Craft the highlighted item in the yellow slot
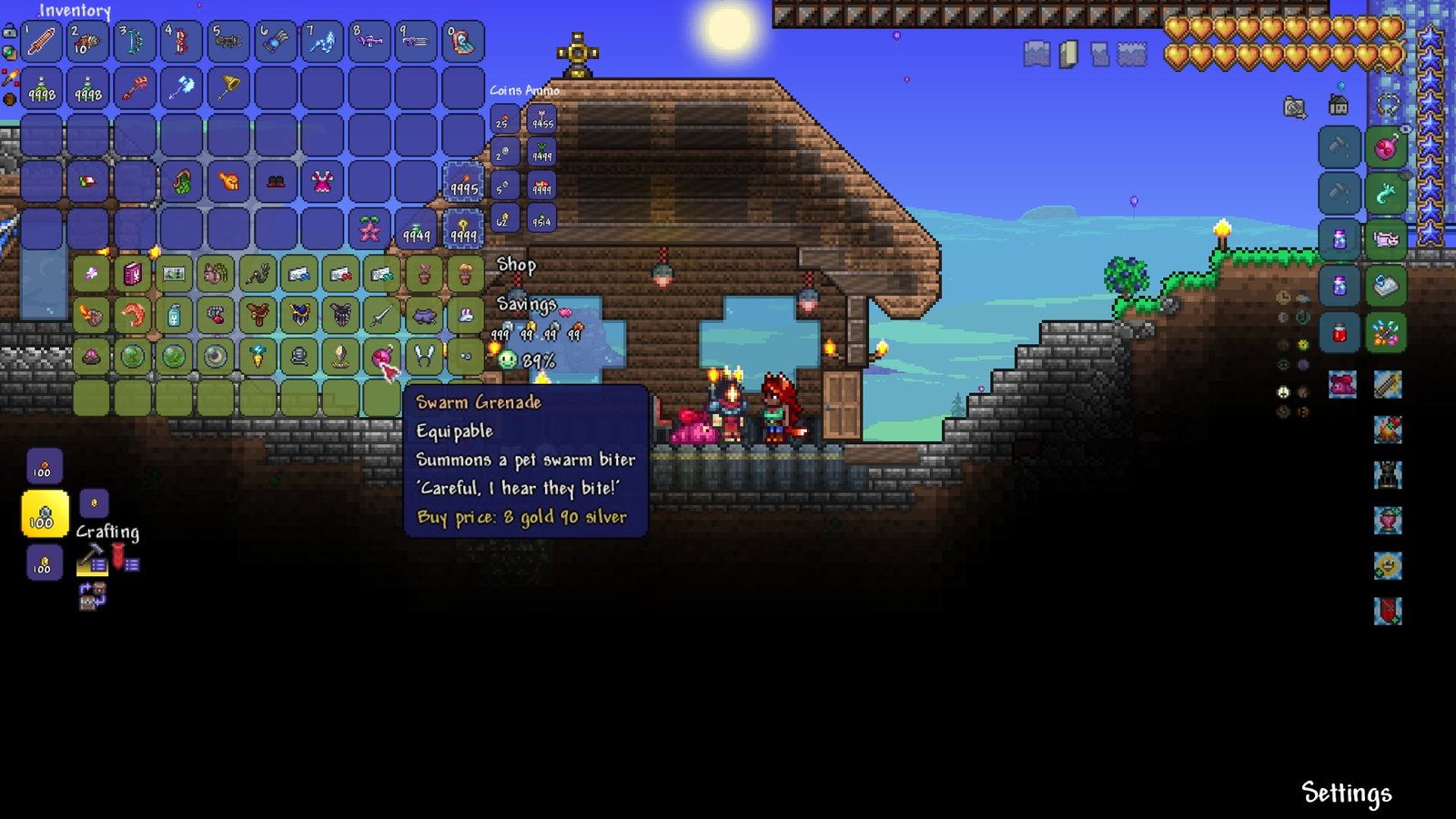The image size is (1456, 819). [43, 514]
